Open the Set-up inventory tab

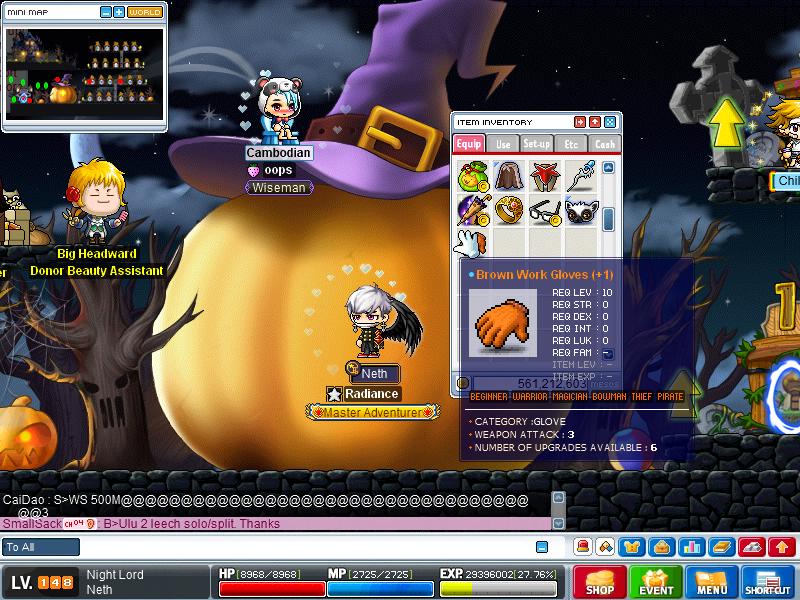click(x=537, y=144)
